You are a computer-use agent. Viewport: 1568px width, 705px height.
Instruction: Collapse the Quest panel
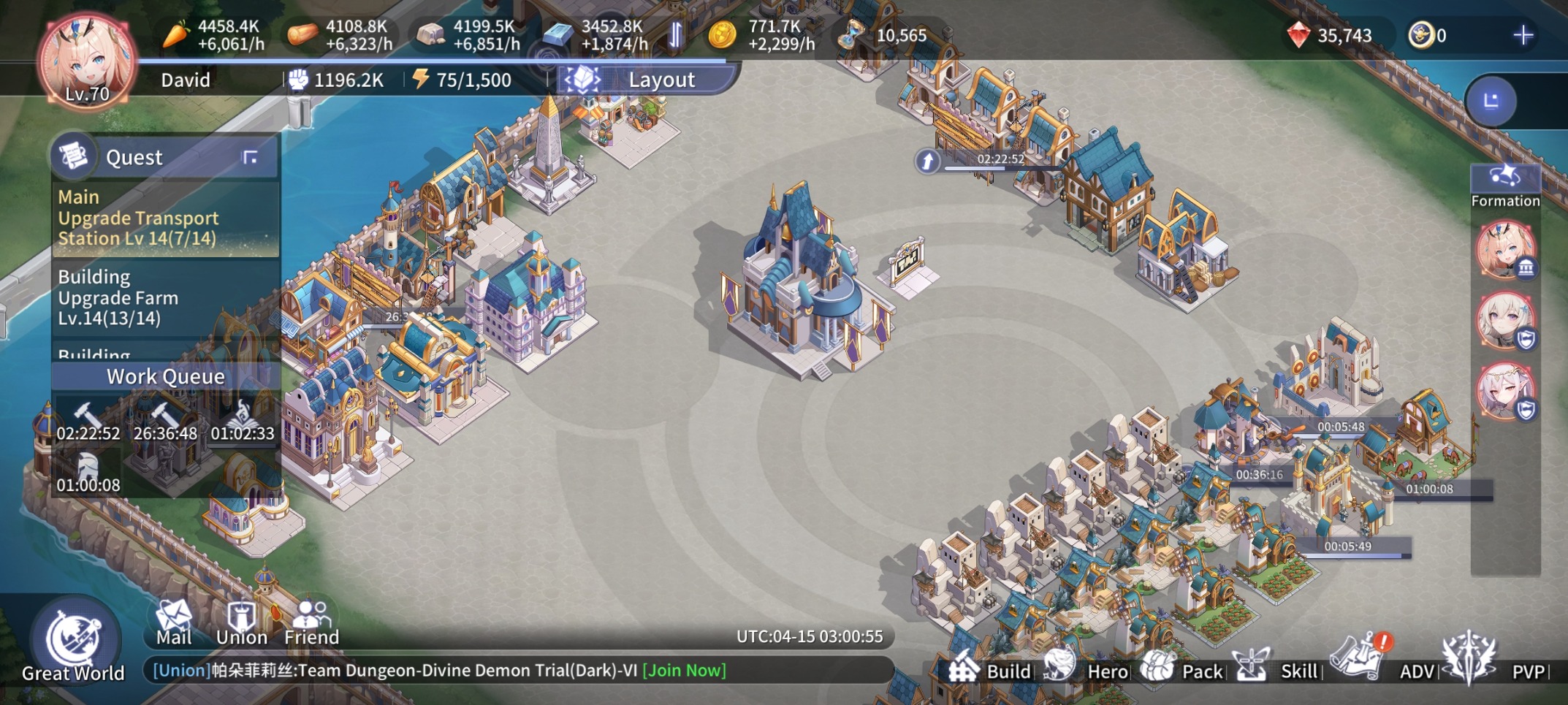tap(250, 157)
